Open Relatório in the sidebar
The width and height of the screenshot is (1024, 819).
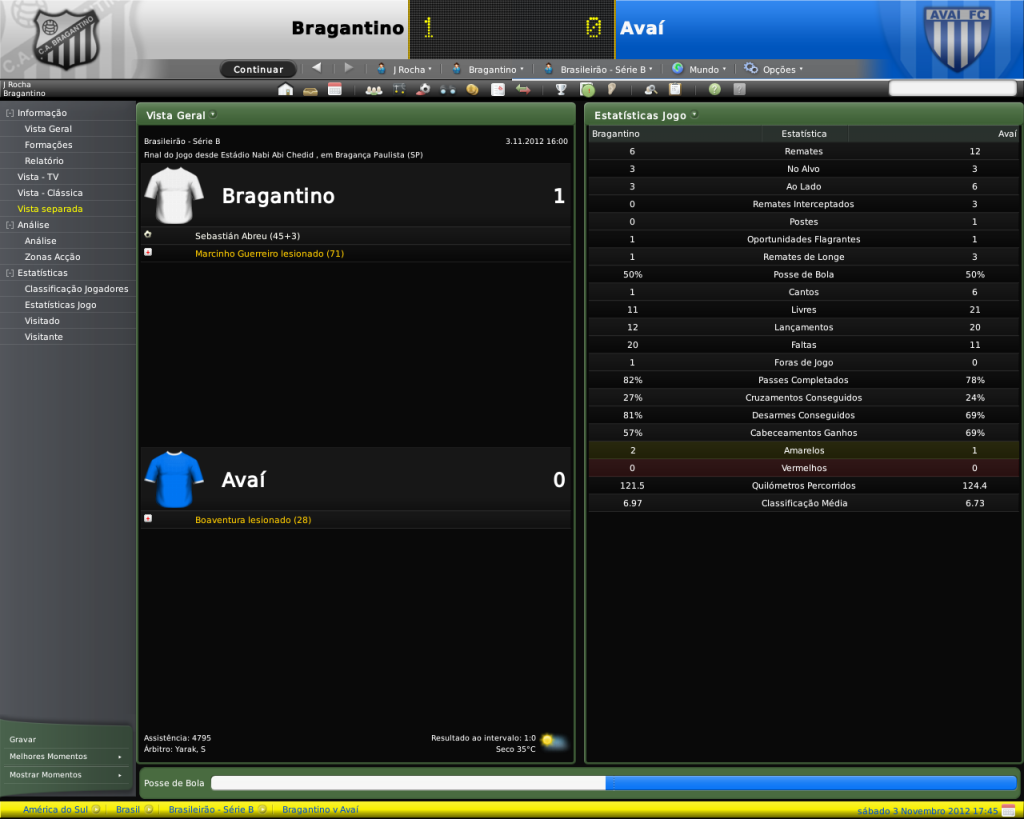coord(44,161)
